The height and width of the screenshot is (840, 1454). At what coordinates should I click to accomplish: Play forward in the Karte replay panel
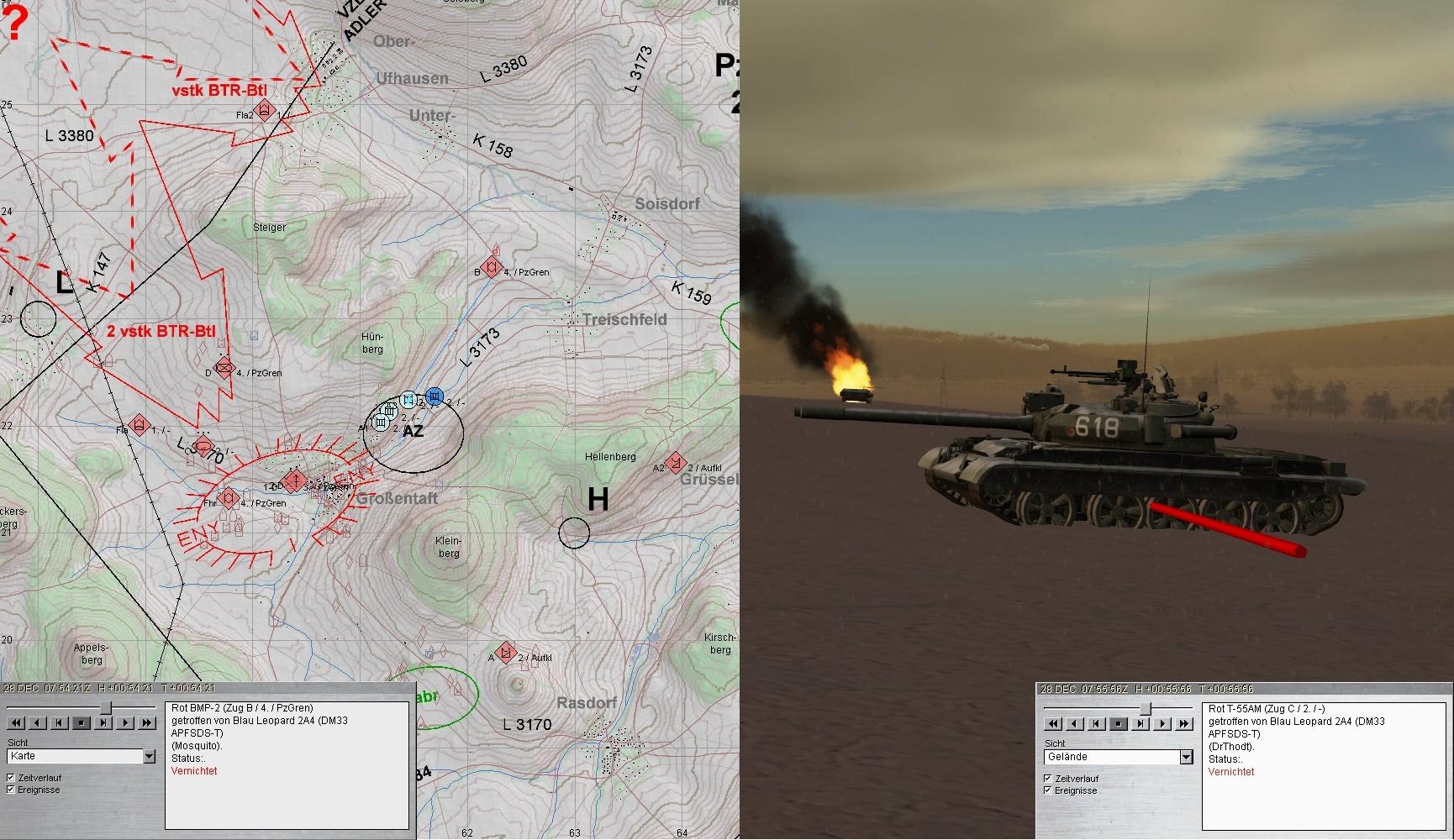pyautogui.click(x=125, y=722)
